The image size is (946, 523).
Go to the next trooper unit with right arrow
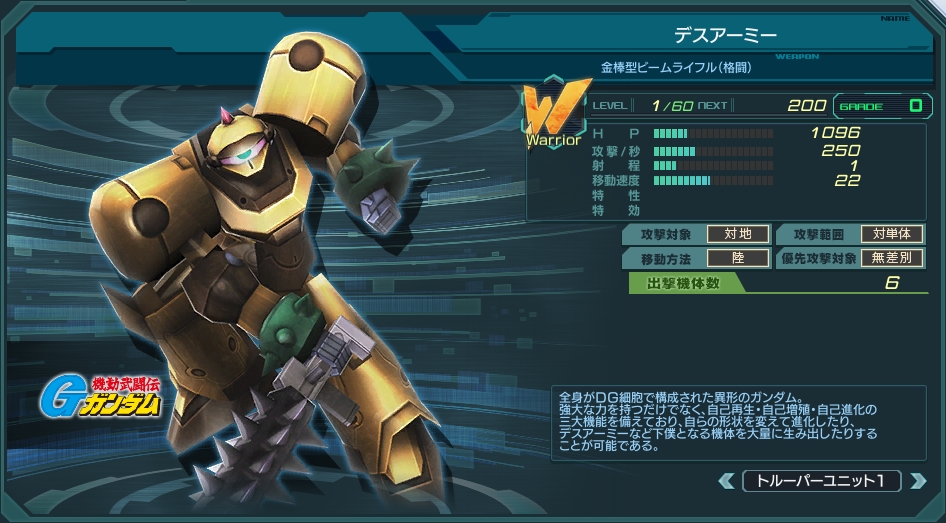(x=917, y=481)
